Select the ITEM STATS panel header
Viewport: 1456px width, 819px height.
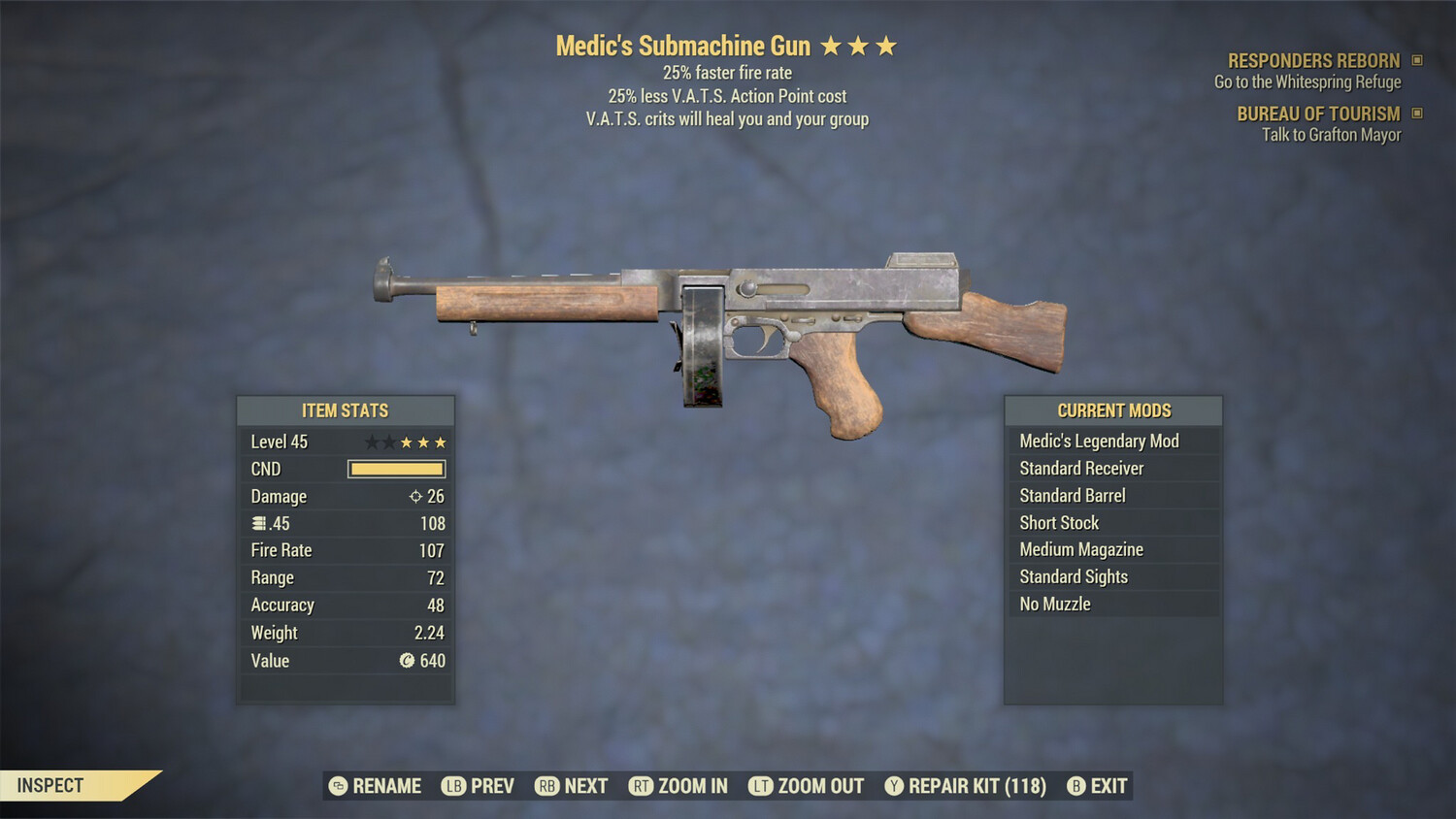pos(346,410)
